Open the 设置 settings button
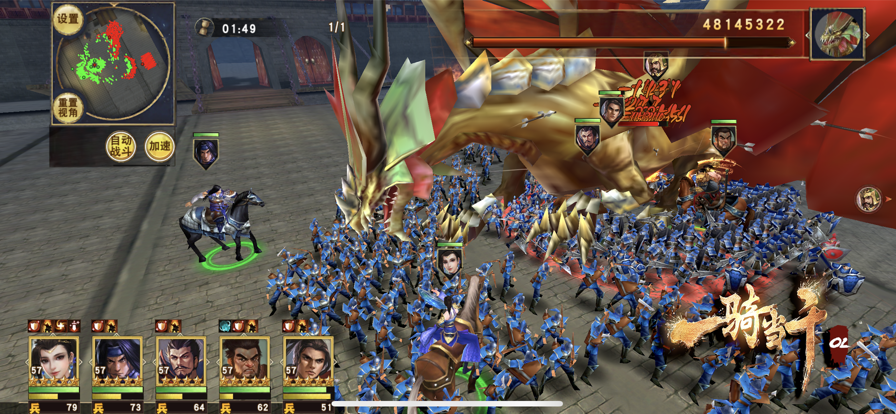Image resolution: width=896 pixels, height=414 pixels. point(68,21)
